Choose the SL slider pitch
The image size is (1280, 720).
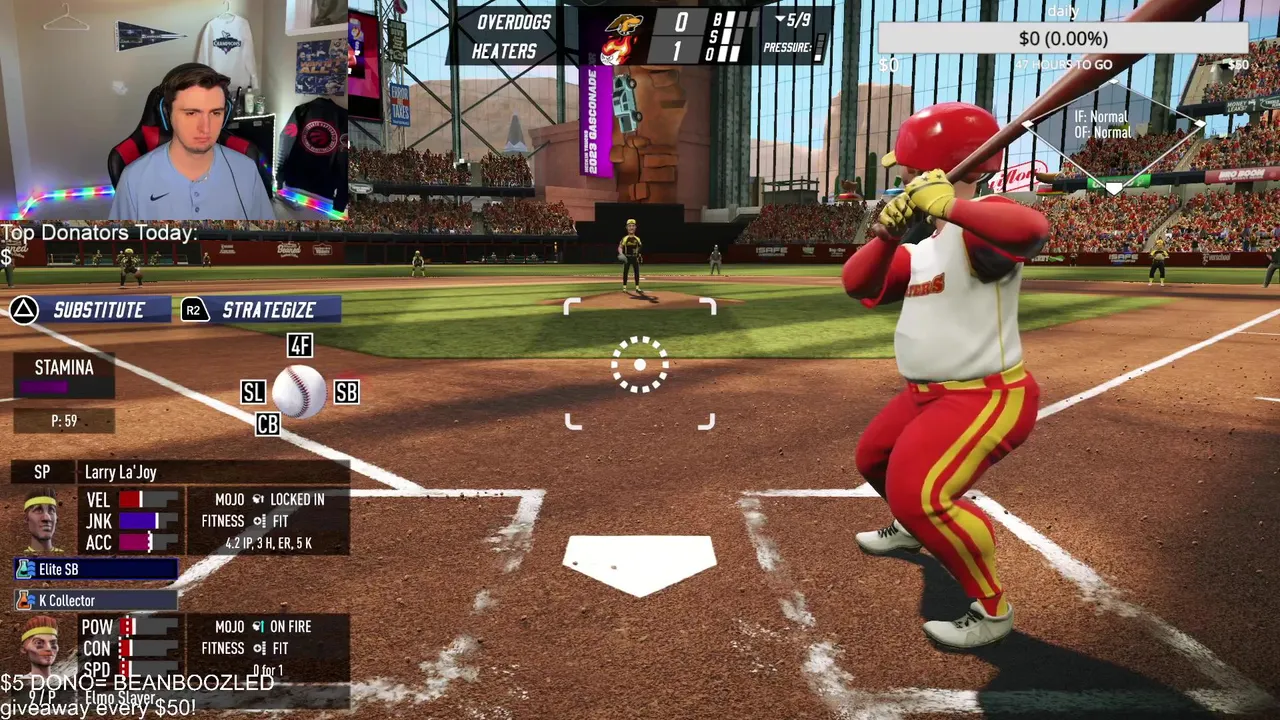(253, 392)
